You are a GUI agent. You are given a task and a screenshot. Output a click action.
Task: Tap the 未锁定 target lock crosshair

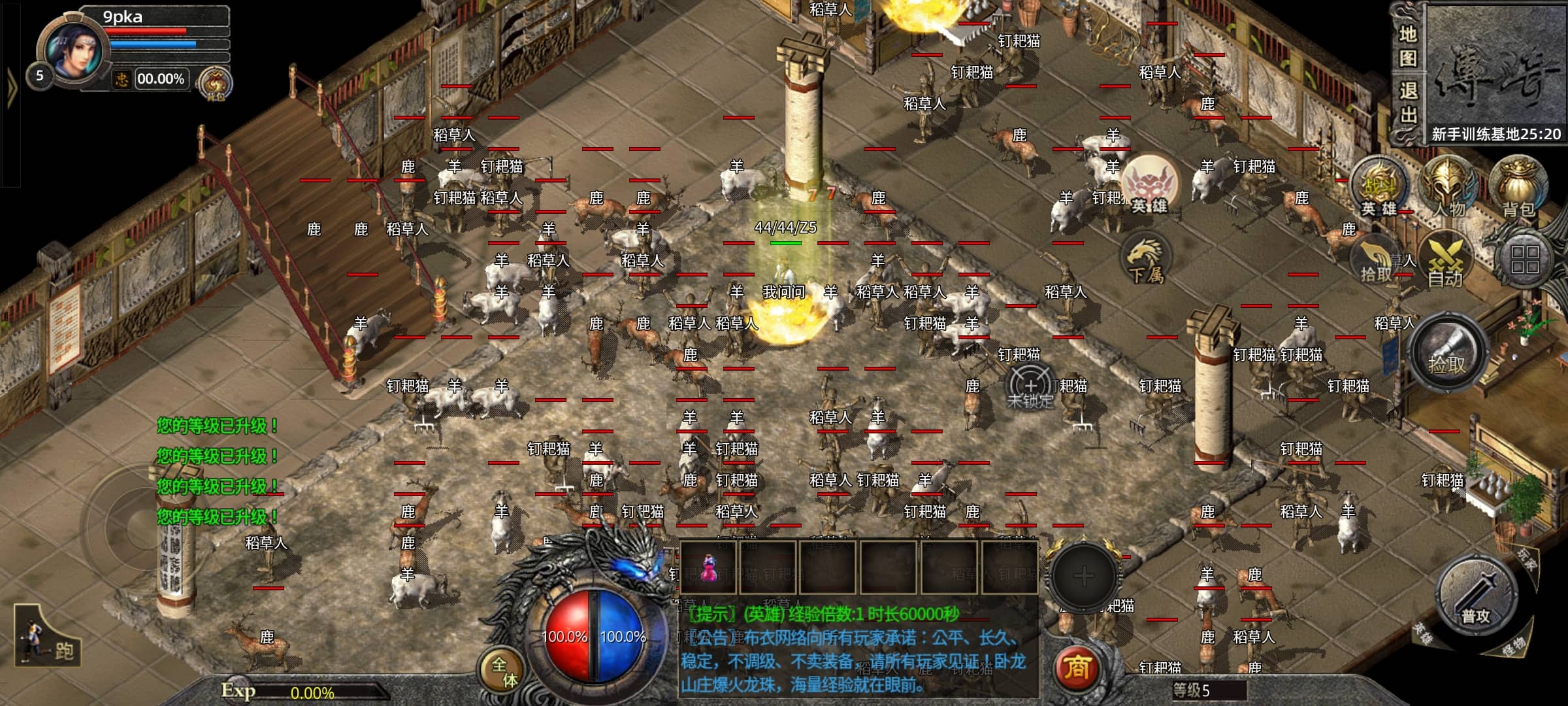coord(1030,386)
